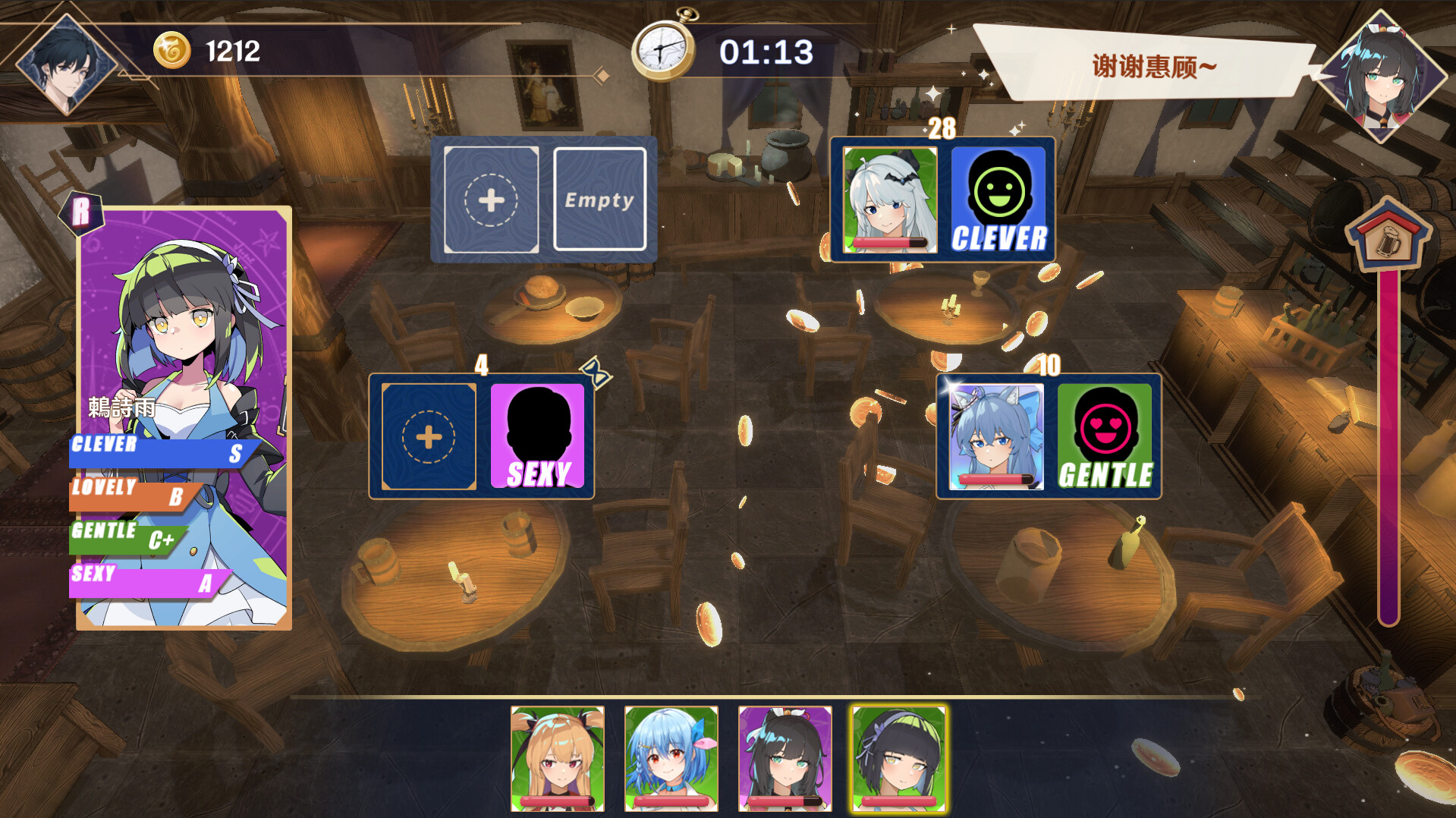The width and height of the screenshot is (1456, 818).
Task: Click the plus icon in the Empty slot
Action: point(490,200)
